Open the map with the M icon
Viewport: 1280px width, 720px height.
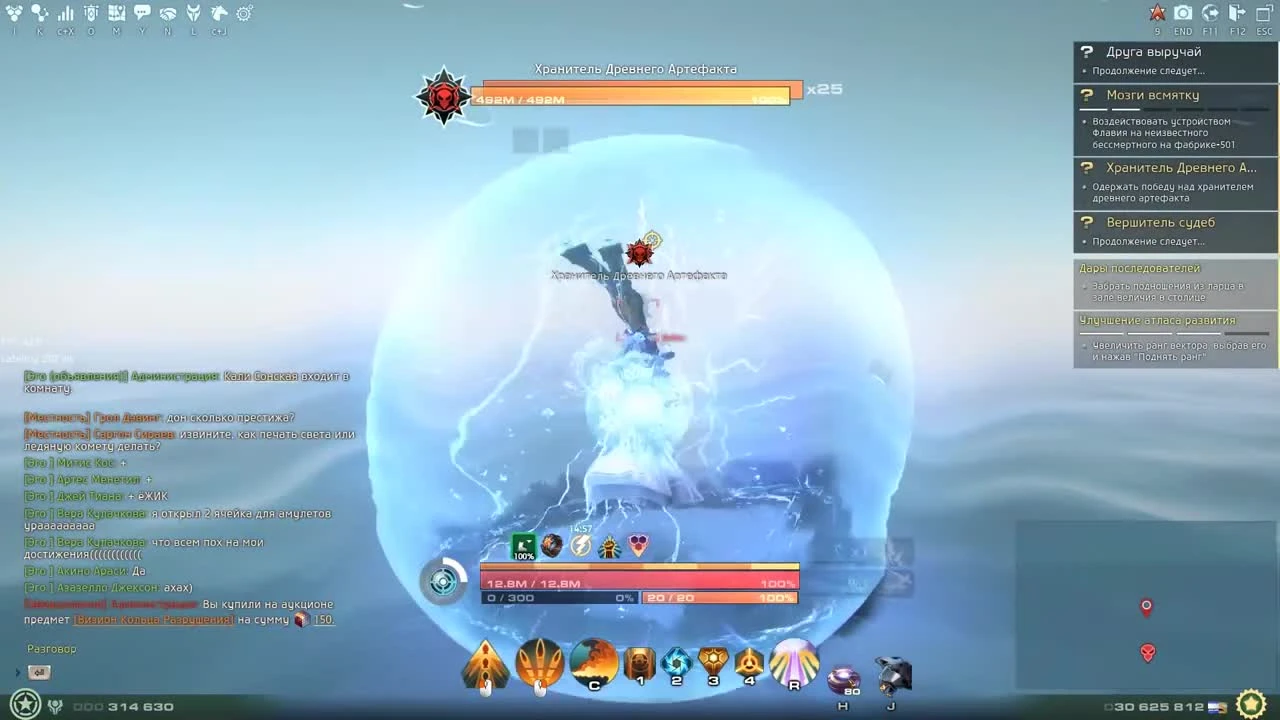click(x=115, y=13)
